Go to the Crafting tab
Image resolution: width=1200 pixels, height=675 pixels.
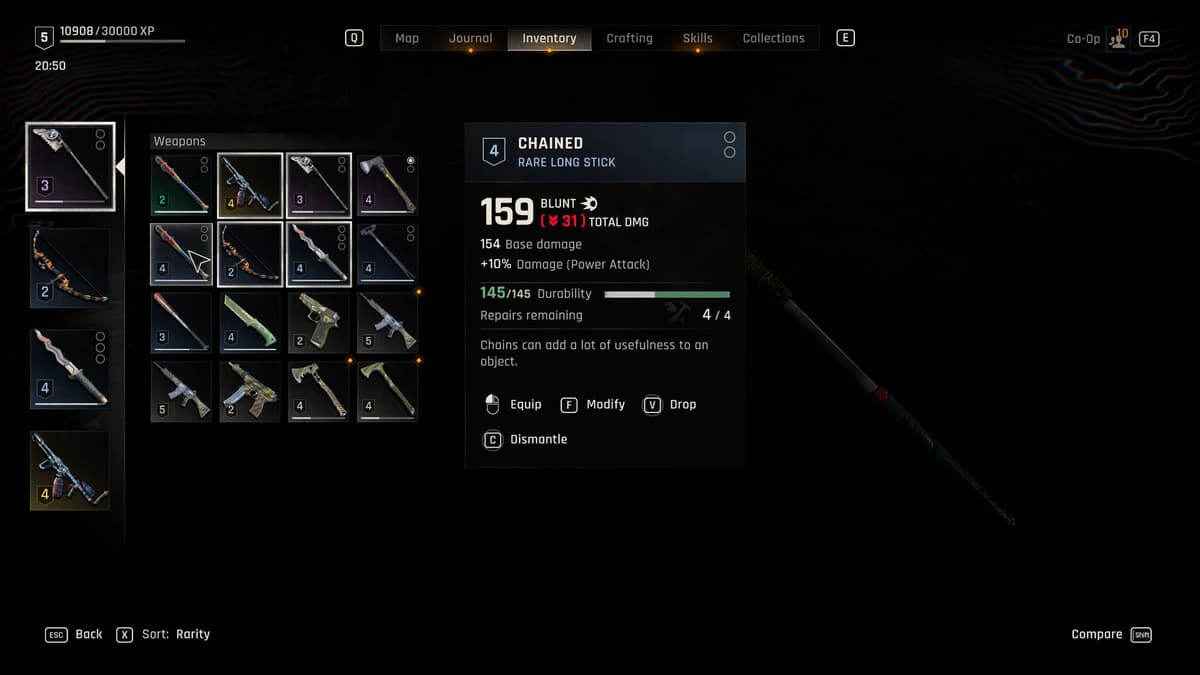629,38
